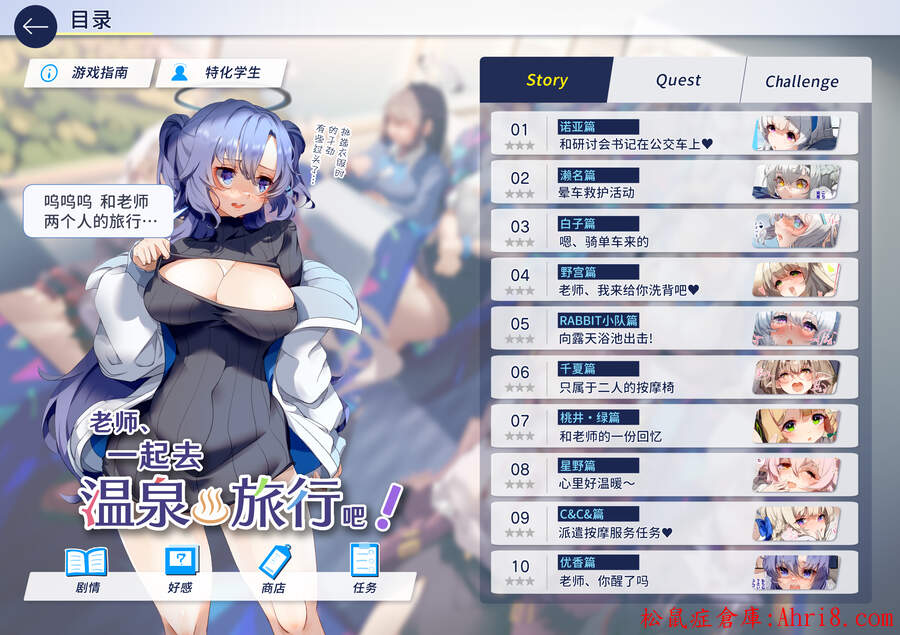Viewport: 900px width, 635px height.
Task: Go back using the arrow button
Action: coord(35,25)
